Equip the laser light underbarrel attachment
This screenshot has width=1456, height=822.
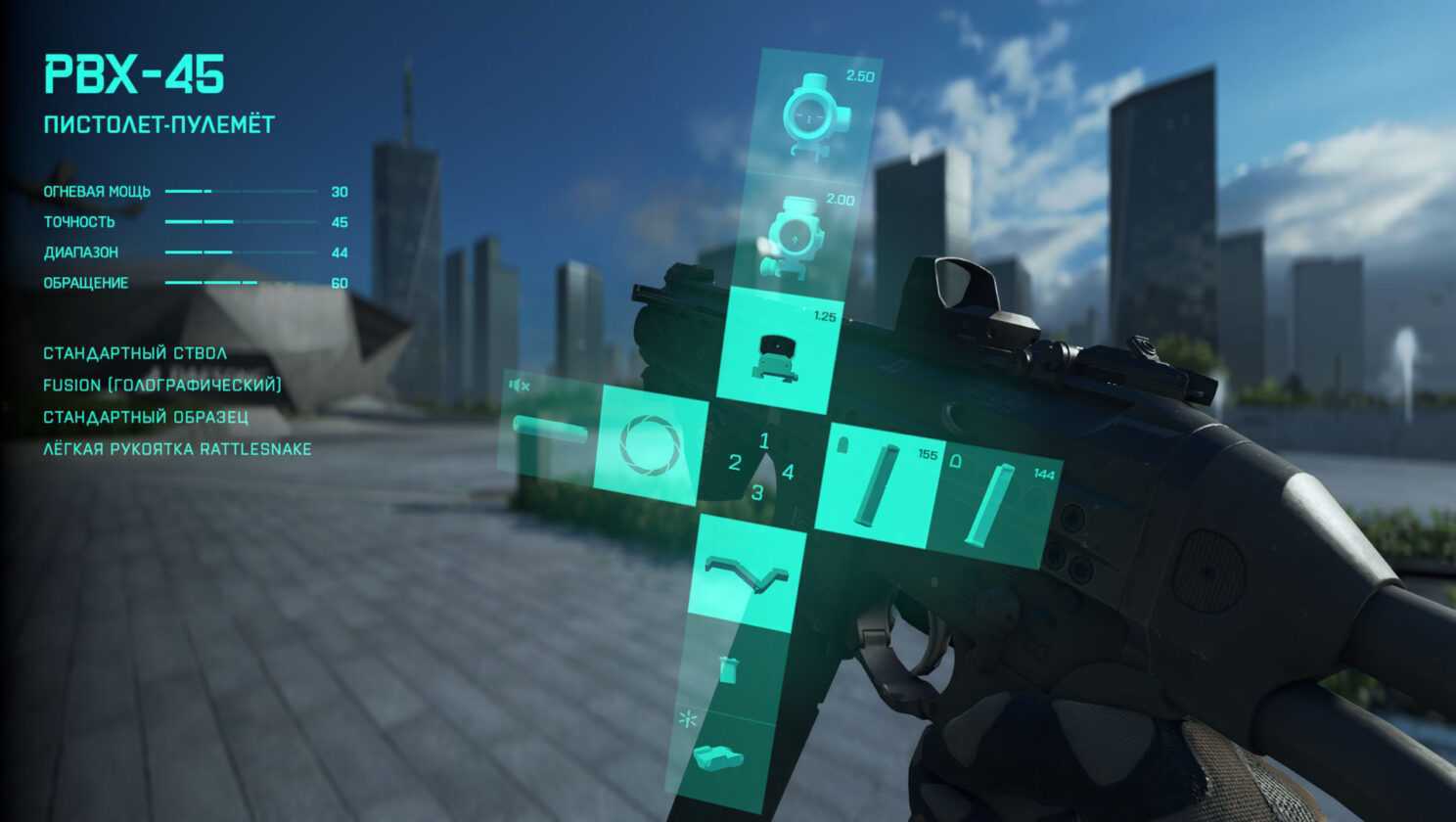[x=719, y=755]
